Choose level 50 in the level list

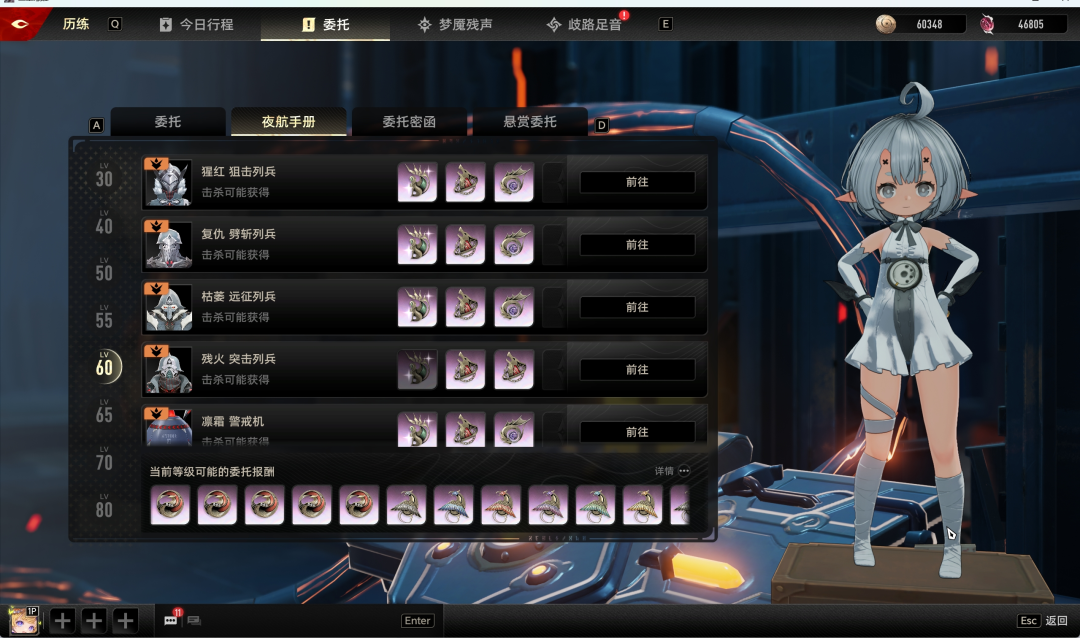point(104,271)
